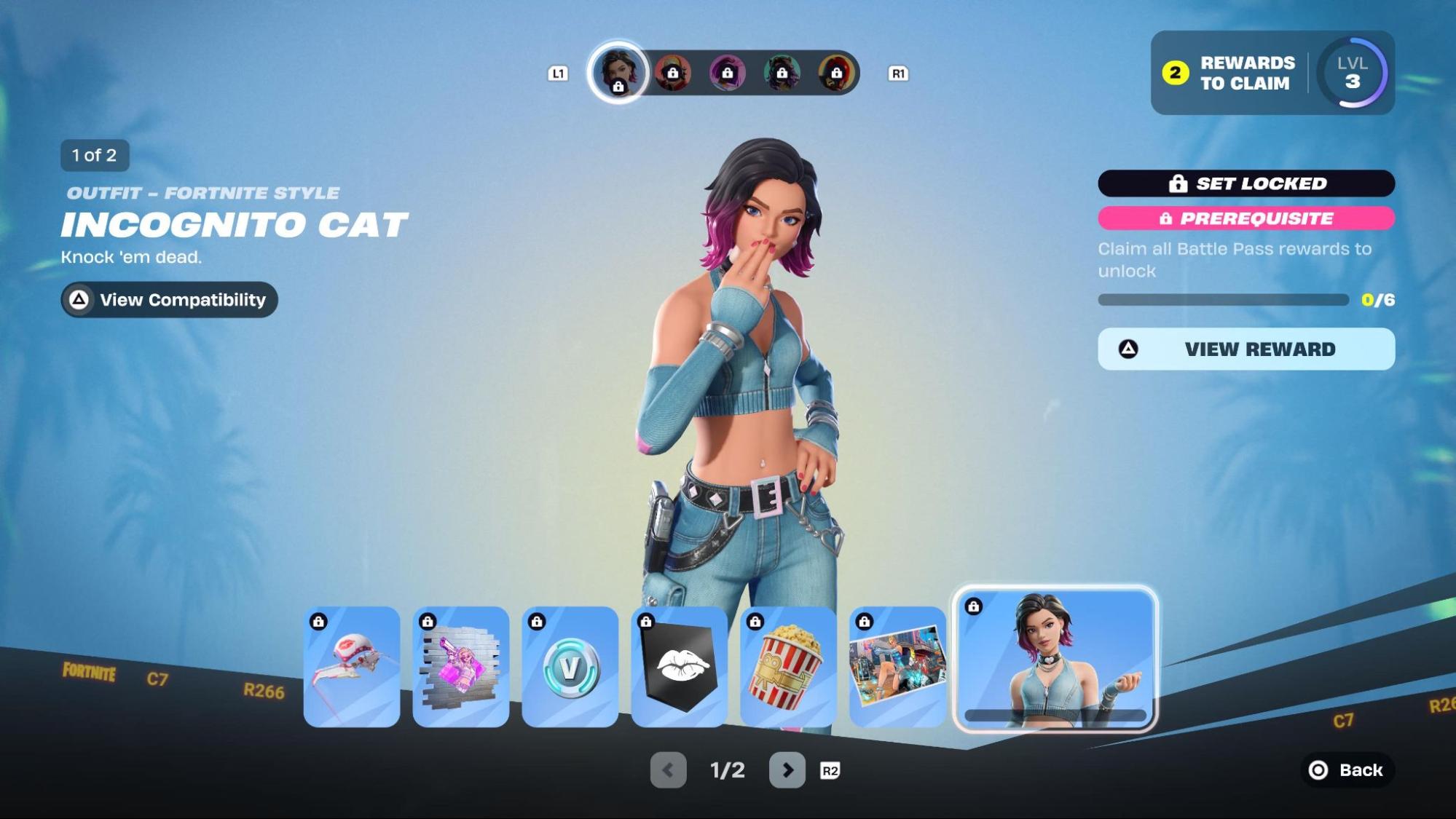Switch to the red-helmet character tab
The height and width of the screenshot is (819, 1456).
point(836,73)
